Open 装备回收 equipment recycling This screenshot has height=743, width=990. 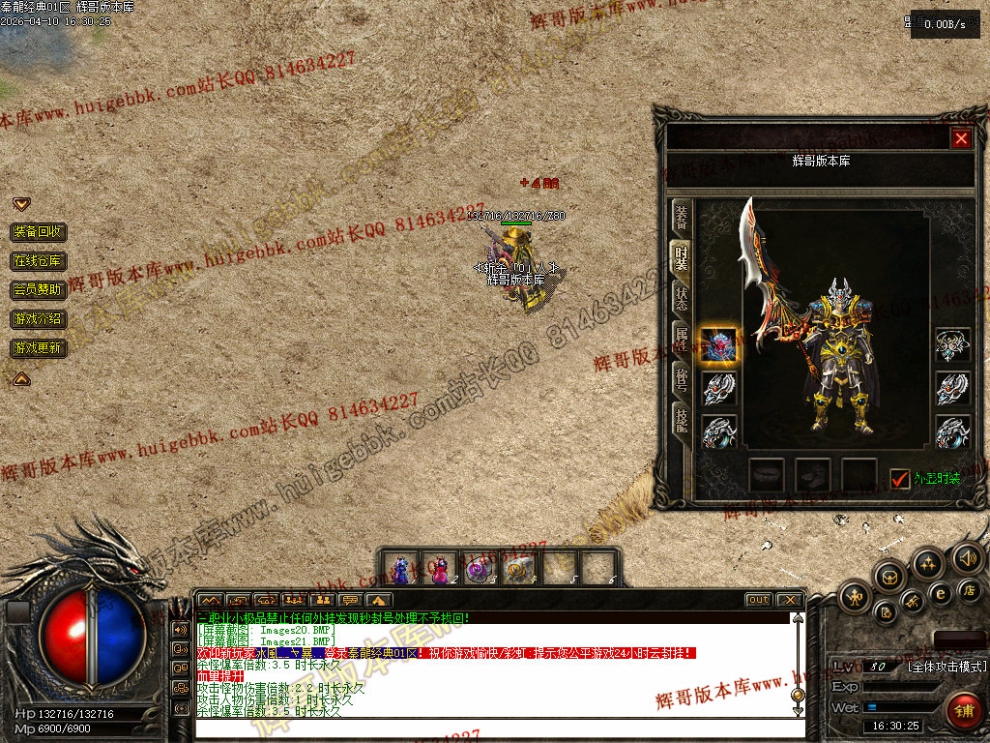(x=38, y=232)
